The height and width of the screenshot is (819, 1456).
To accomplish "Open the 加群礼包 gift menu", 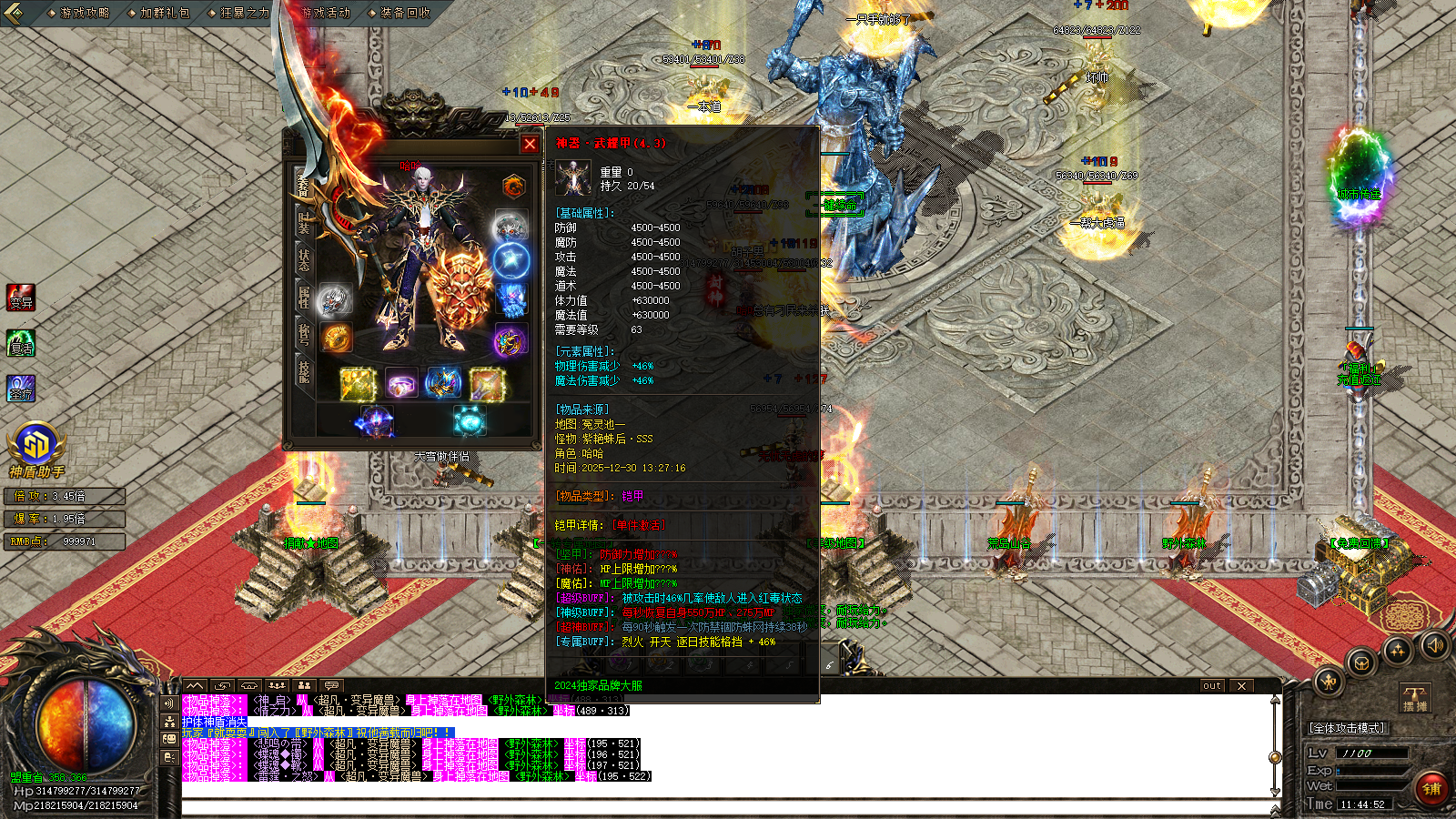I will [164, 13].
